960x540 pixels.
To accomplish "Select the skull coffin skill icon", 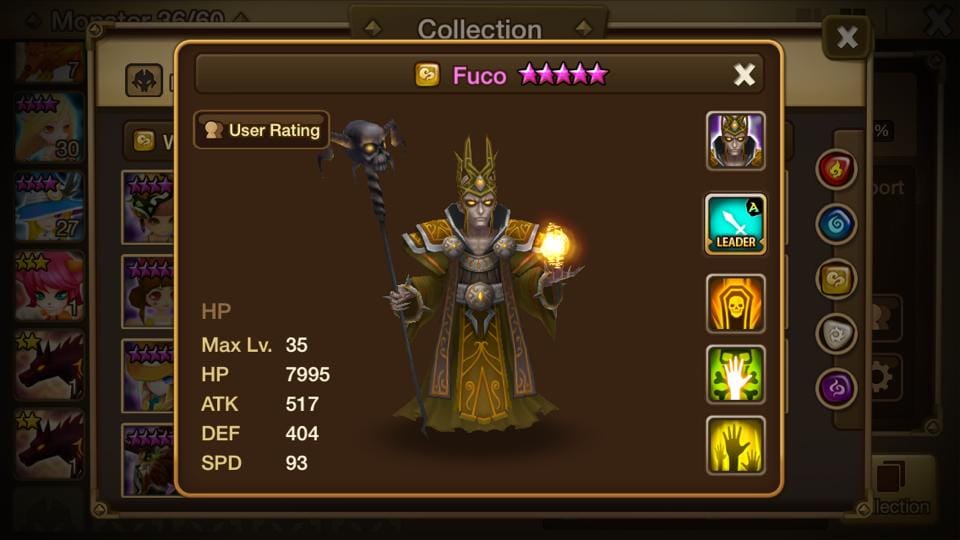I will pos(736,303).
